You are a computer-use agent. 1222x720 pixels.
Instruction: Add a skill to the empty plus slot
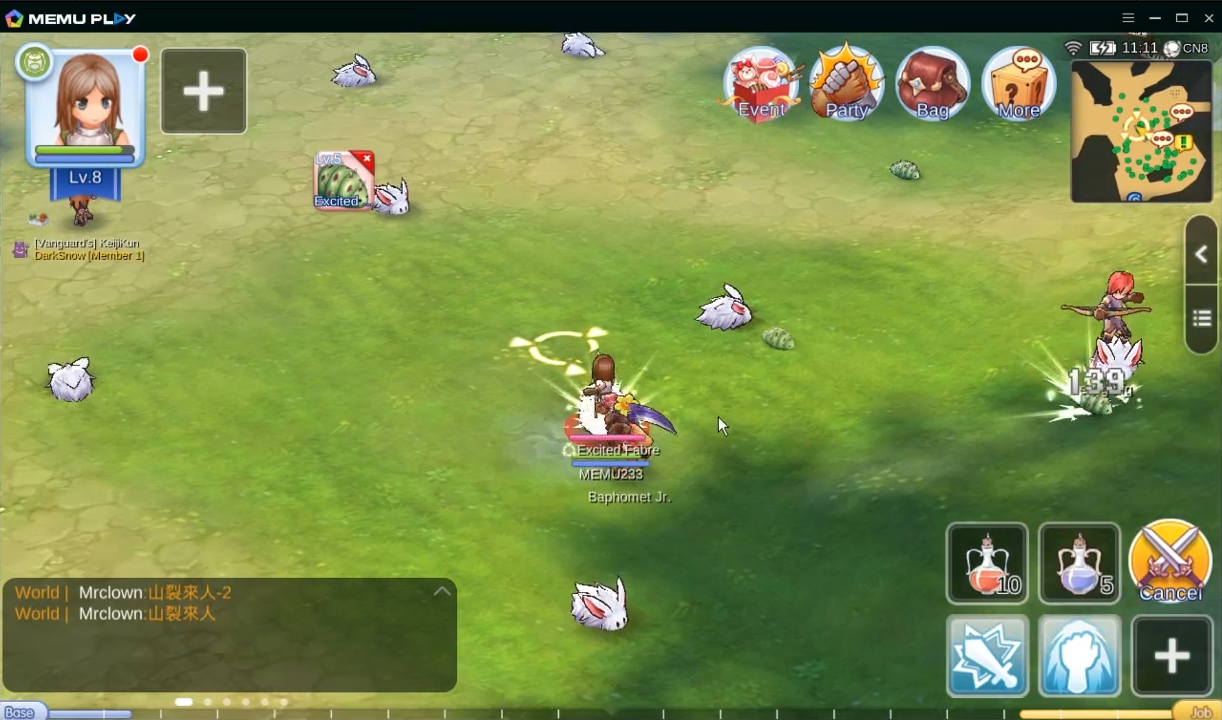point(1171,655)
